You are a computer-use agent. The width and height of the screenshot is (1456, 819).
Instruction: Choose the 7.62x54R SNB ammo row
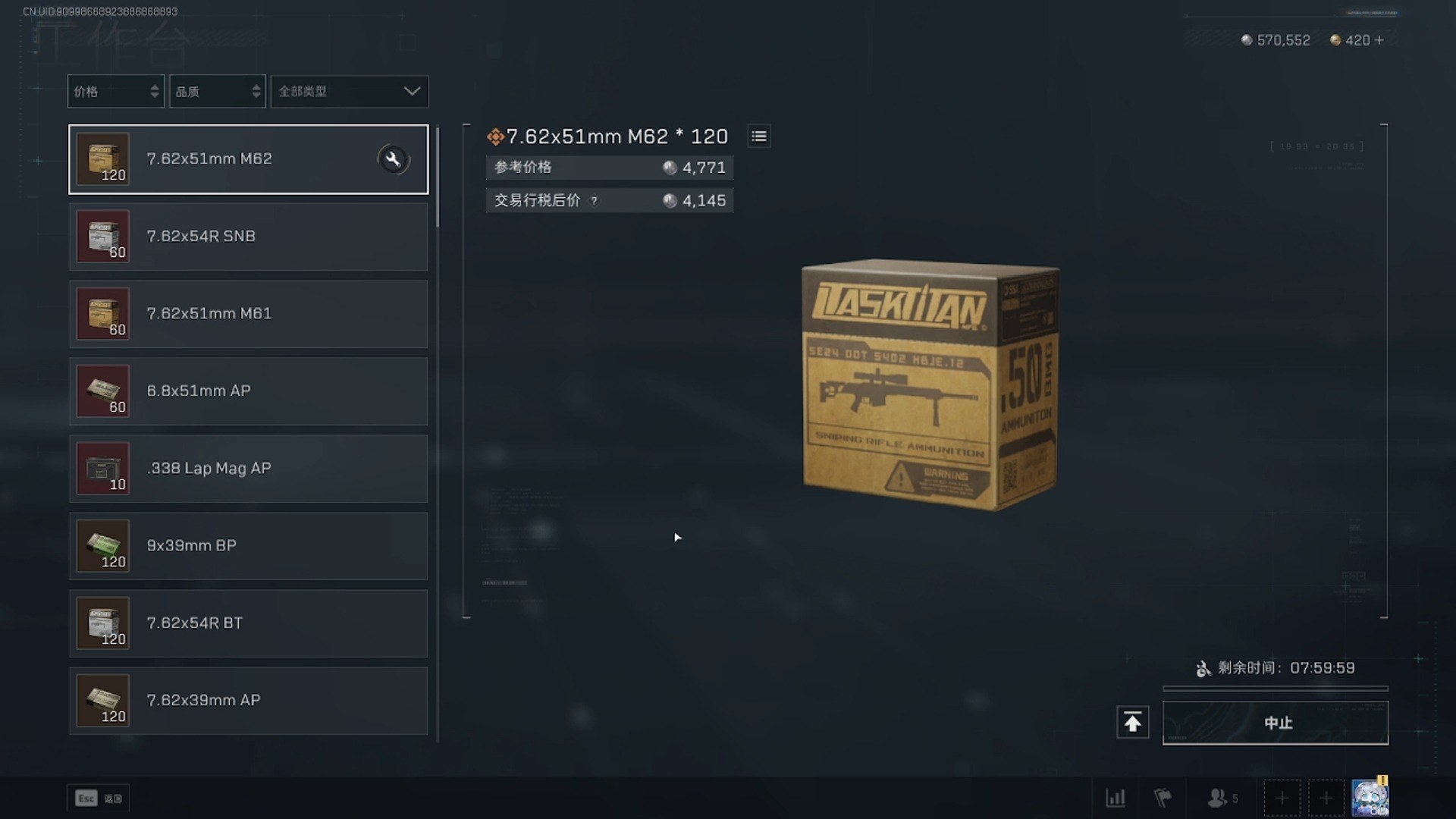(x=248, y=237)
